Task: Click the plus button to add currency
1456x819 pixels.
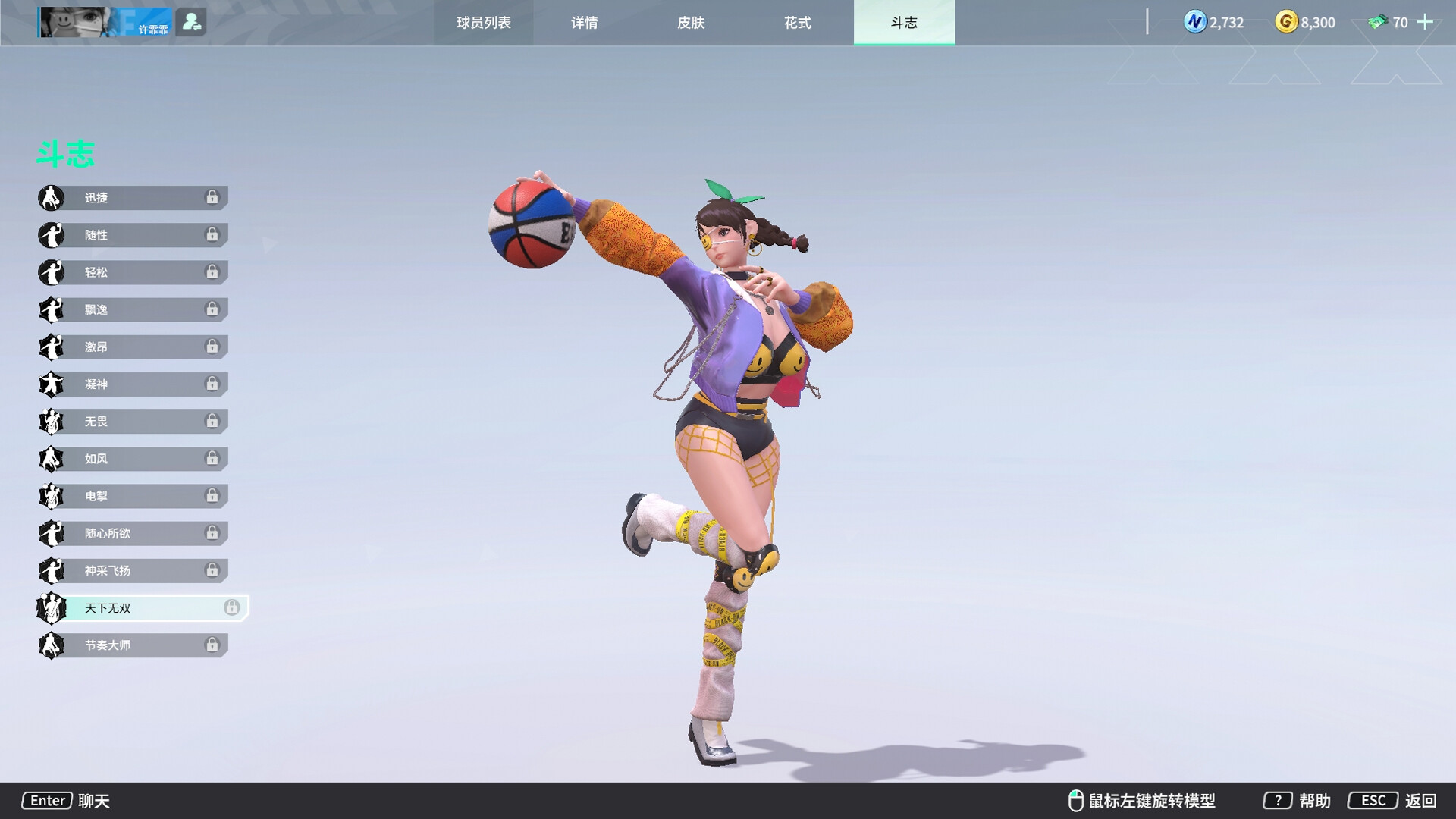Action: pyautogui.click(x=1426, y=22)
